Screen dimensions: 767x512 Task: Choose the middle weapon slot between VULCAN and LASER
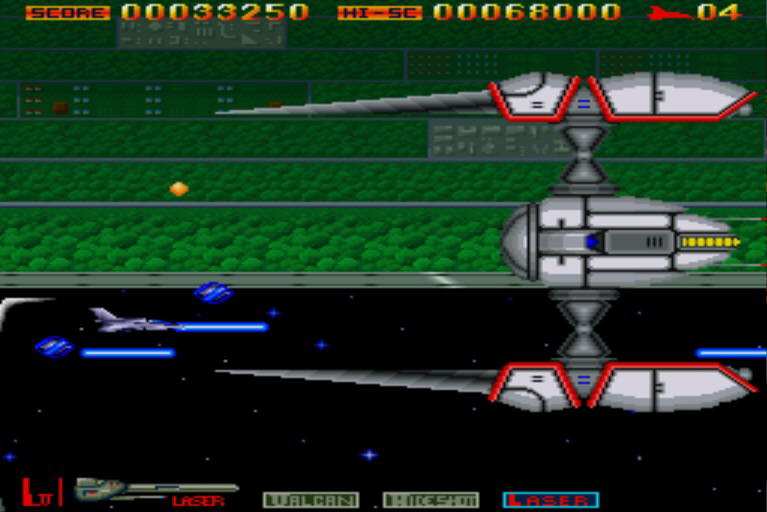[x=430, y=499]
